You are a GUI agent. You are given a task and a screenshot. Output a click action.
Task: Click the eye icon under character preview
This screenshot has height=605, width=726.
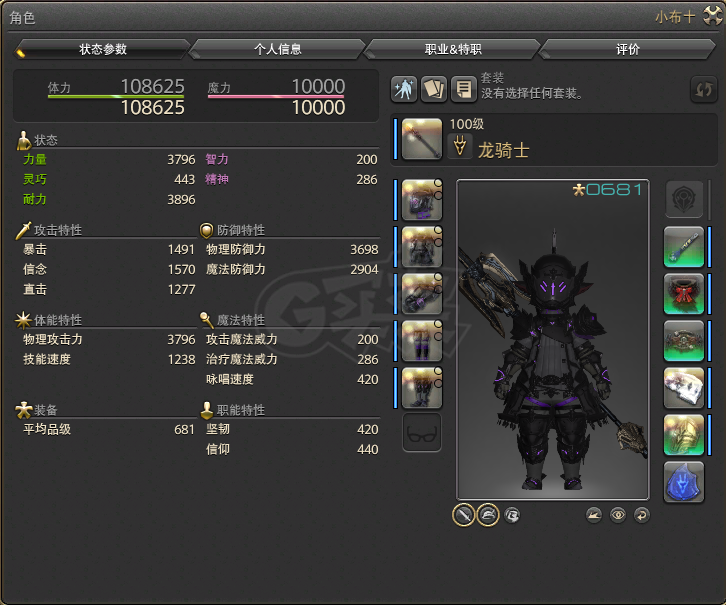(x=618, y=515)
